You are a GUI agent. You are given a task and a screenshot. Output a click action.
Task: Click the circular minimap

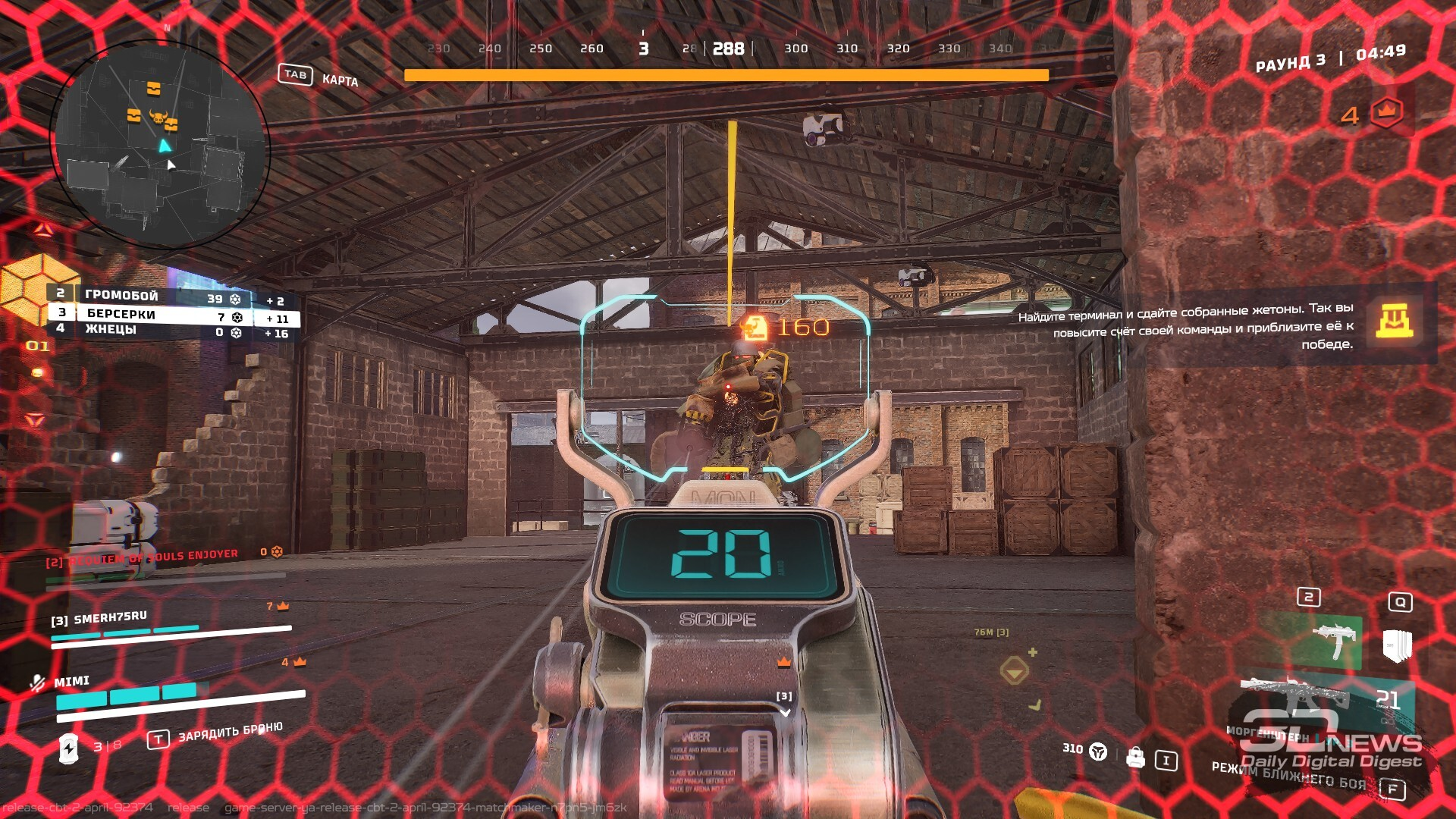[x=160, y=144]
